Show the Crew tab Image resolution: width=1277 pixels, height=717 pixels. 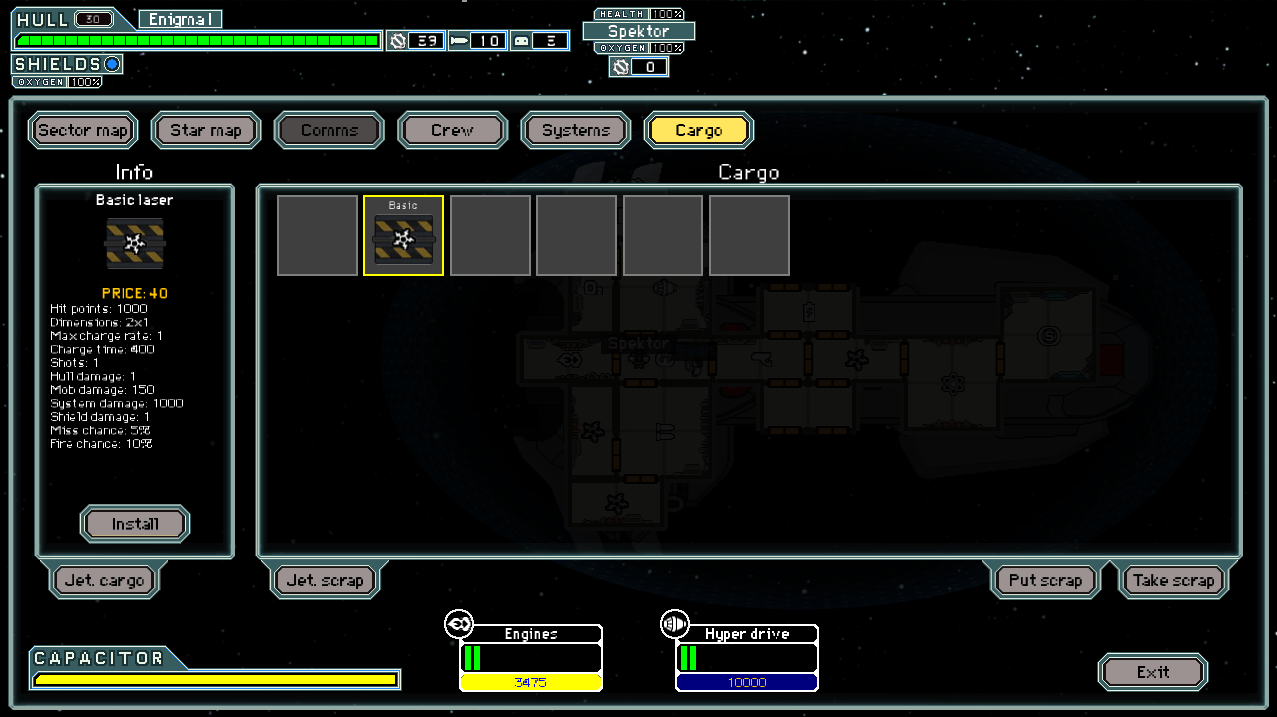pyautogui.click(x=452, y=130)
